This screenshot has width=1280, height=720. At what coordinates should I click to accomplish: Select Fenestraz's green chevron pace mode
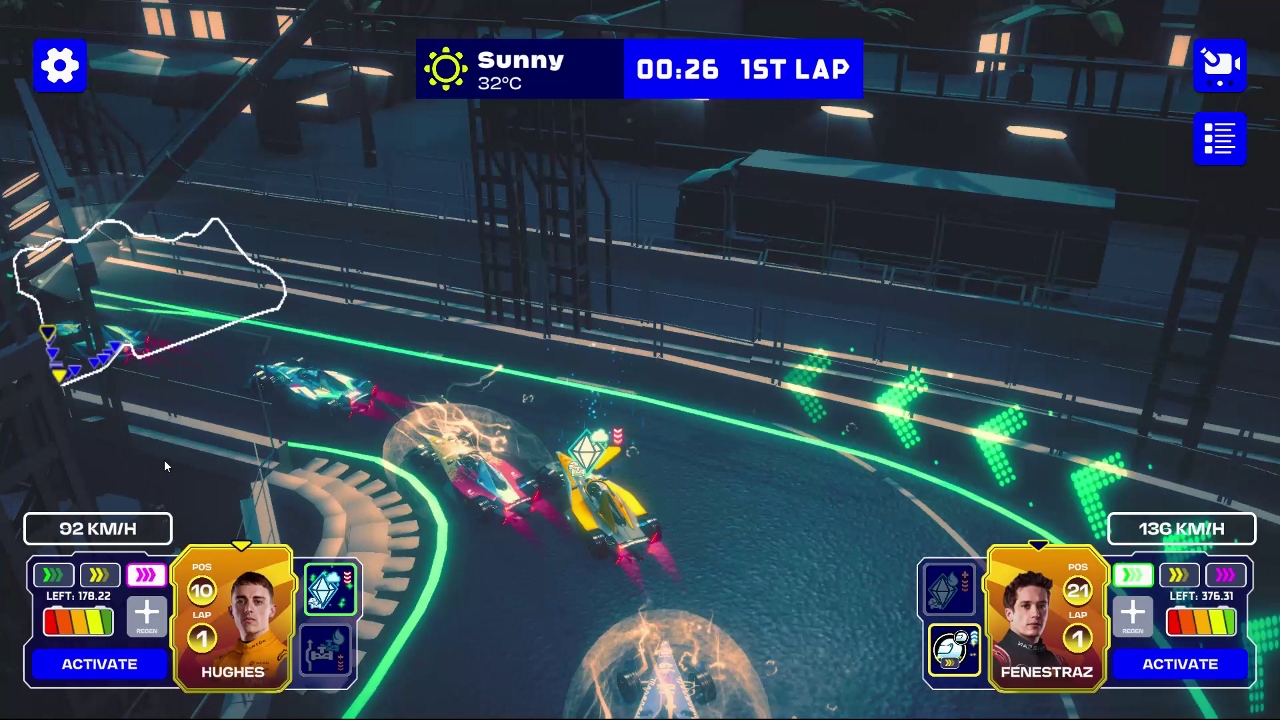point(1133,575)
